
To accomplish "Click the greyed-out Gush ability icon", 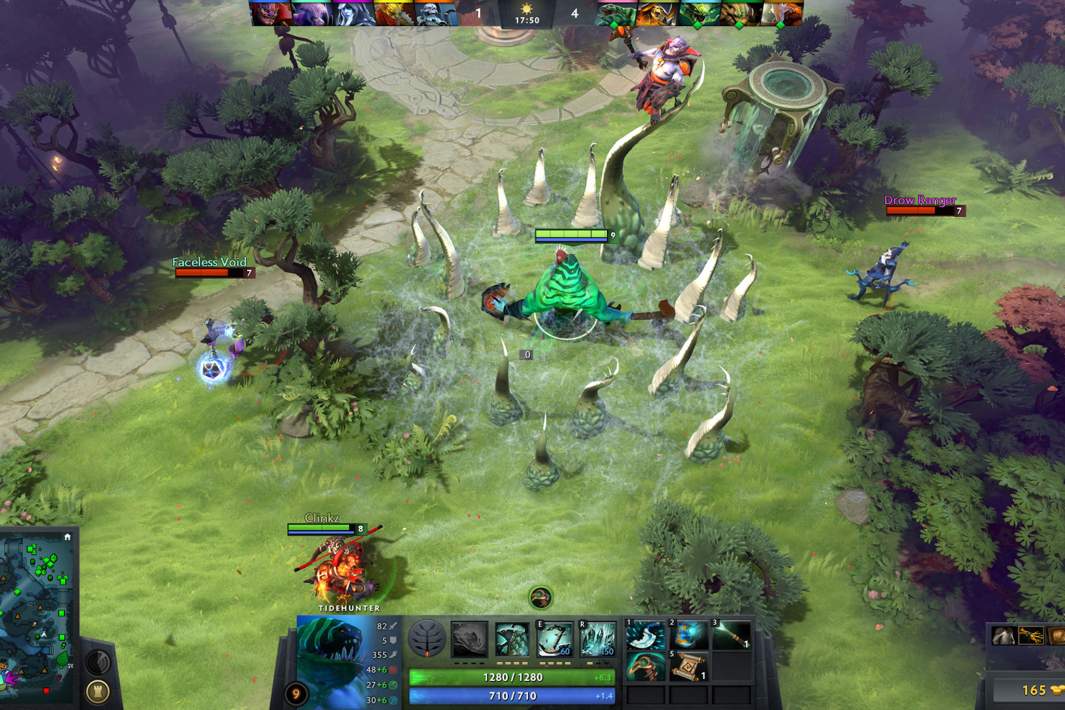I will [x=469, y=639].
